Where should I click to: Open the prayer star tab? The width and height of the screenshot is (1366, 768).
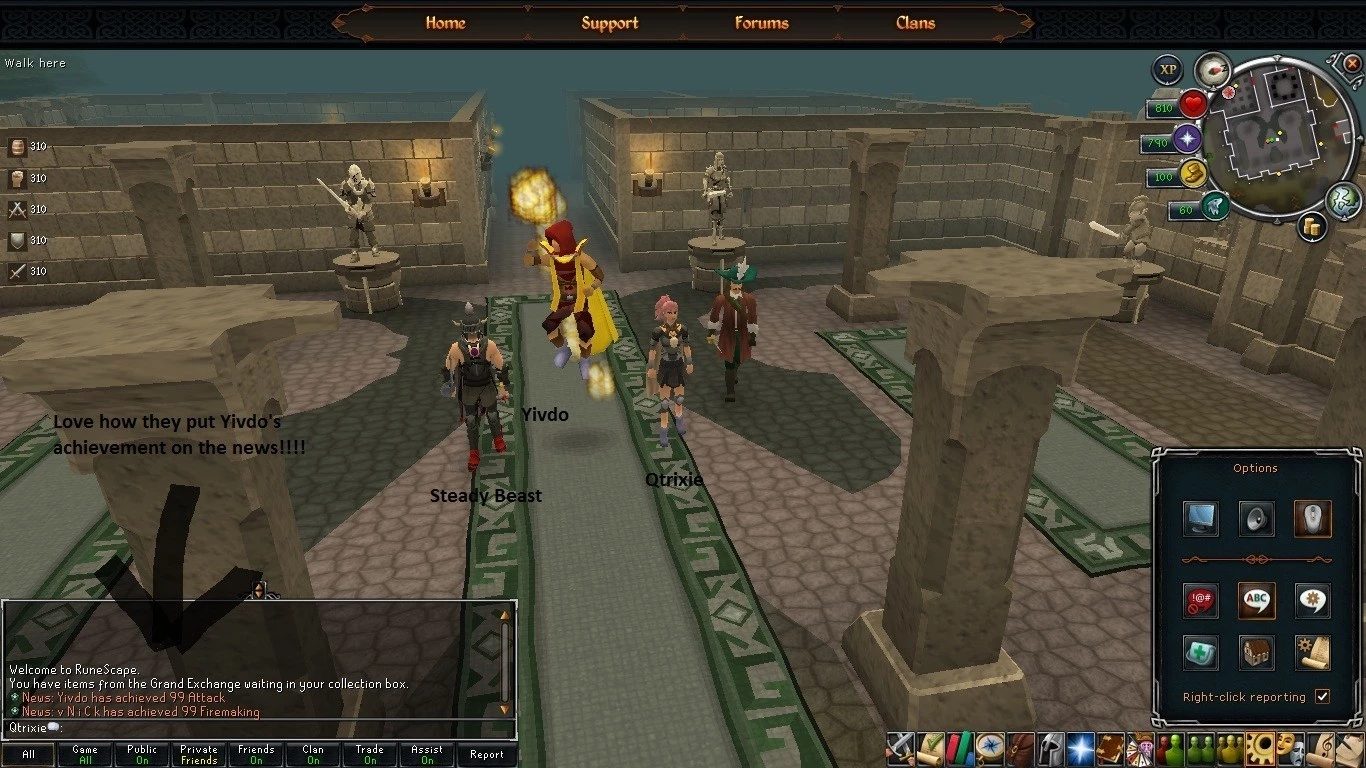[x=1080, y=748]
